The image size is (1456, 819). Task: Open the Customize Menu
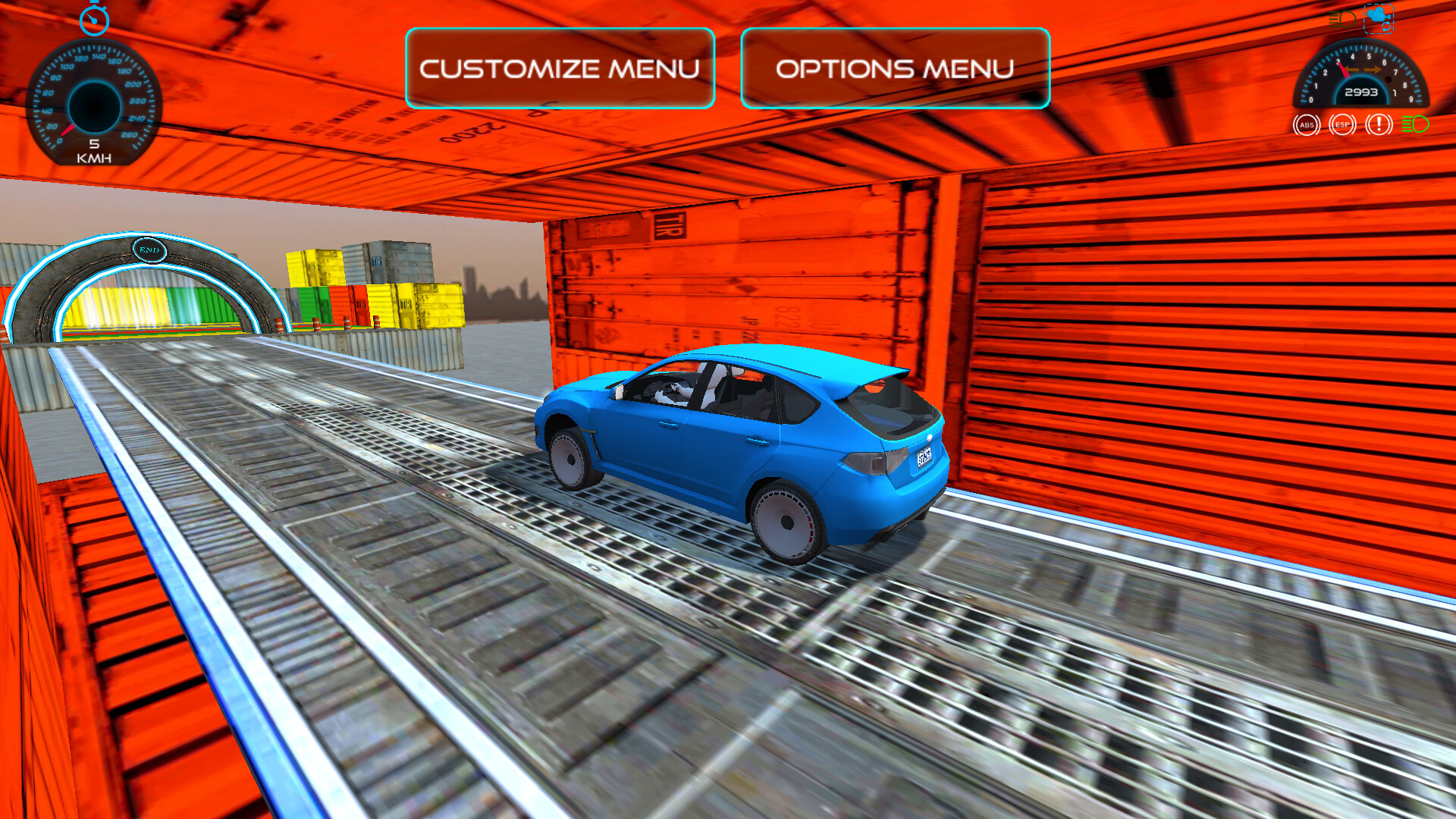click(x=560, y=68)
